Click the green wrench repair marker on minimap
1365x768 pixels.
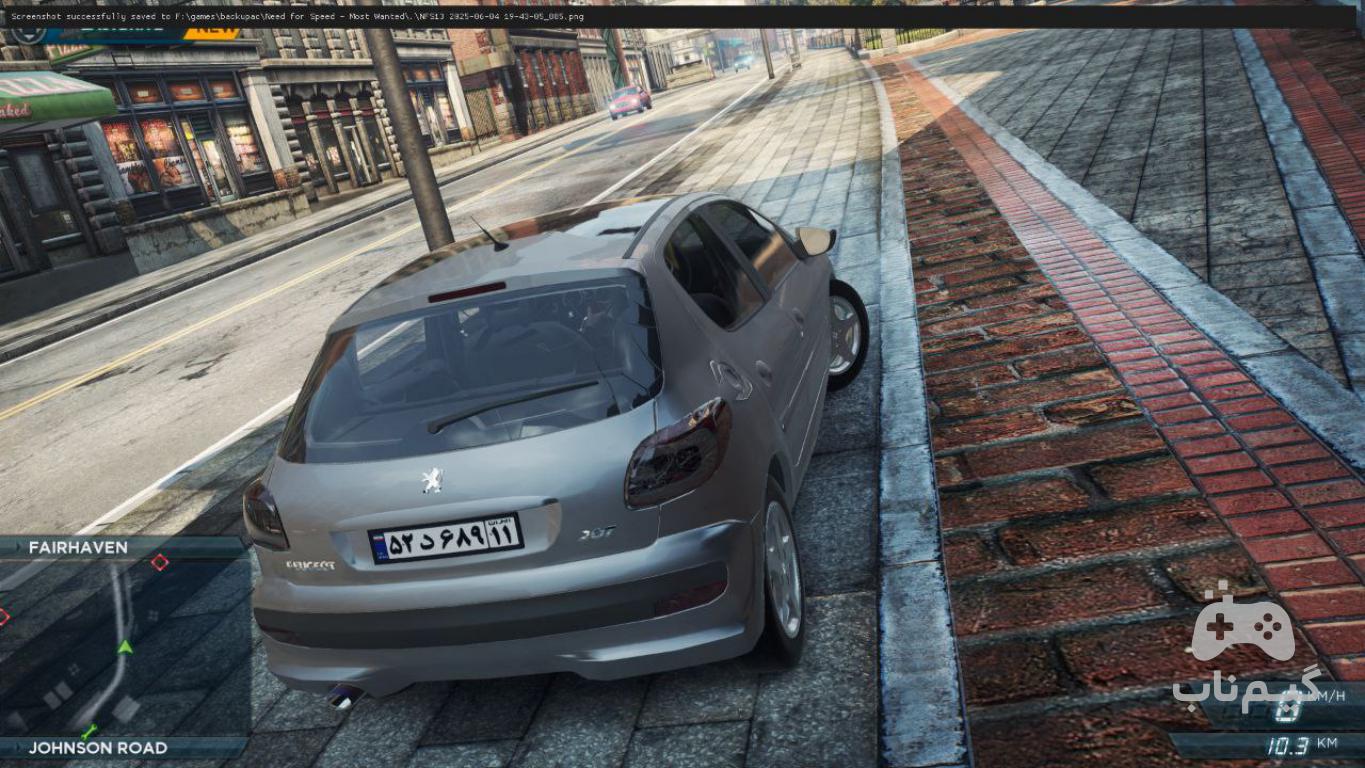coord(89,731)
